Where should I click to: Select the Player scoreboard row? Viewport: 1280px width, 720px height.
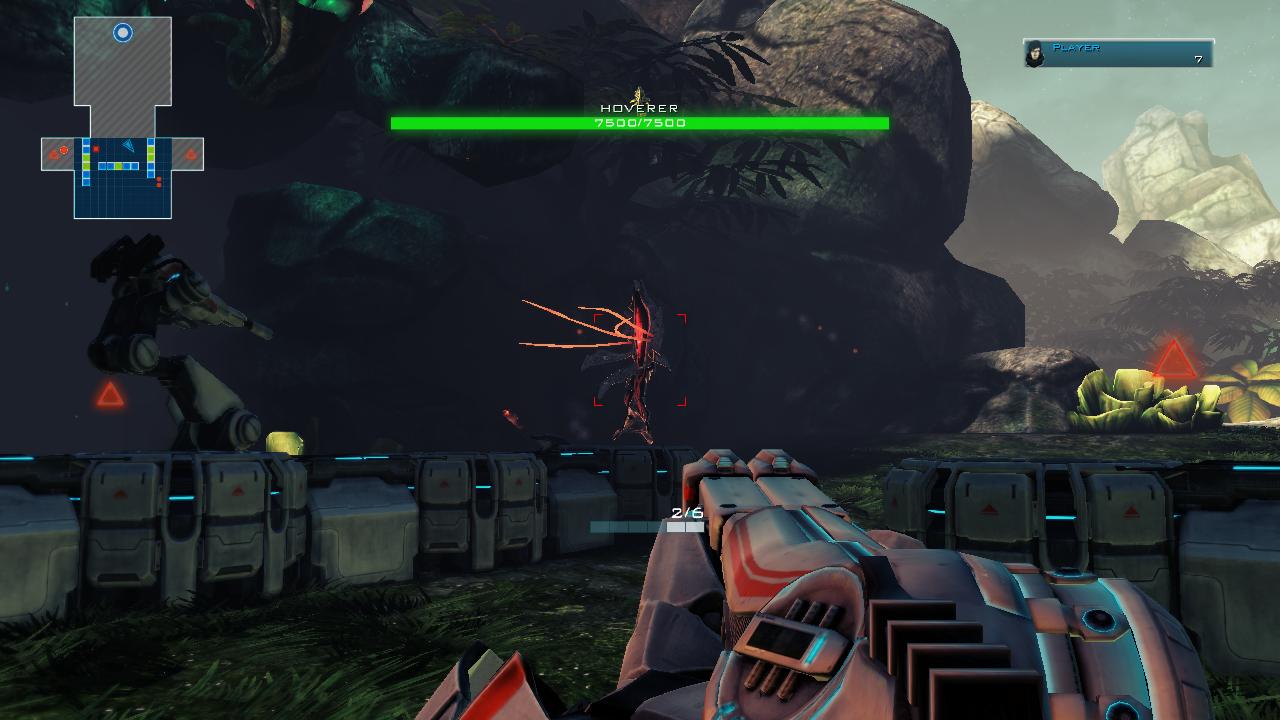click(1118, 54)
